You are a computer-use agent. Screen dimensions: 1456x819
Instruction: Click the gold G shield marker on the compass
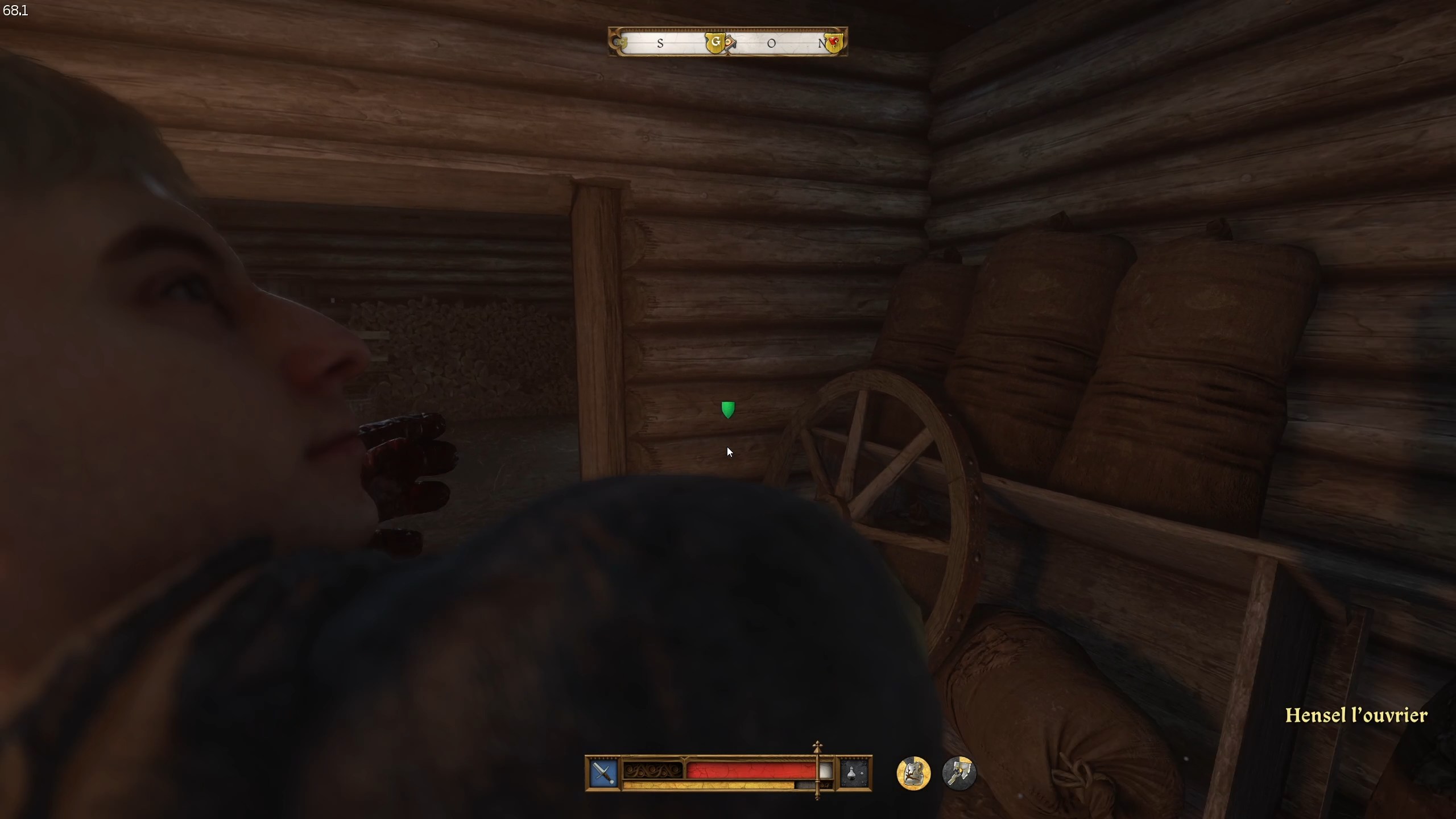click(x=717, y=42)
